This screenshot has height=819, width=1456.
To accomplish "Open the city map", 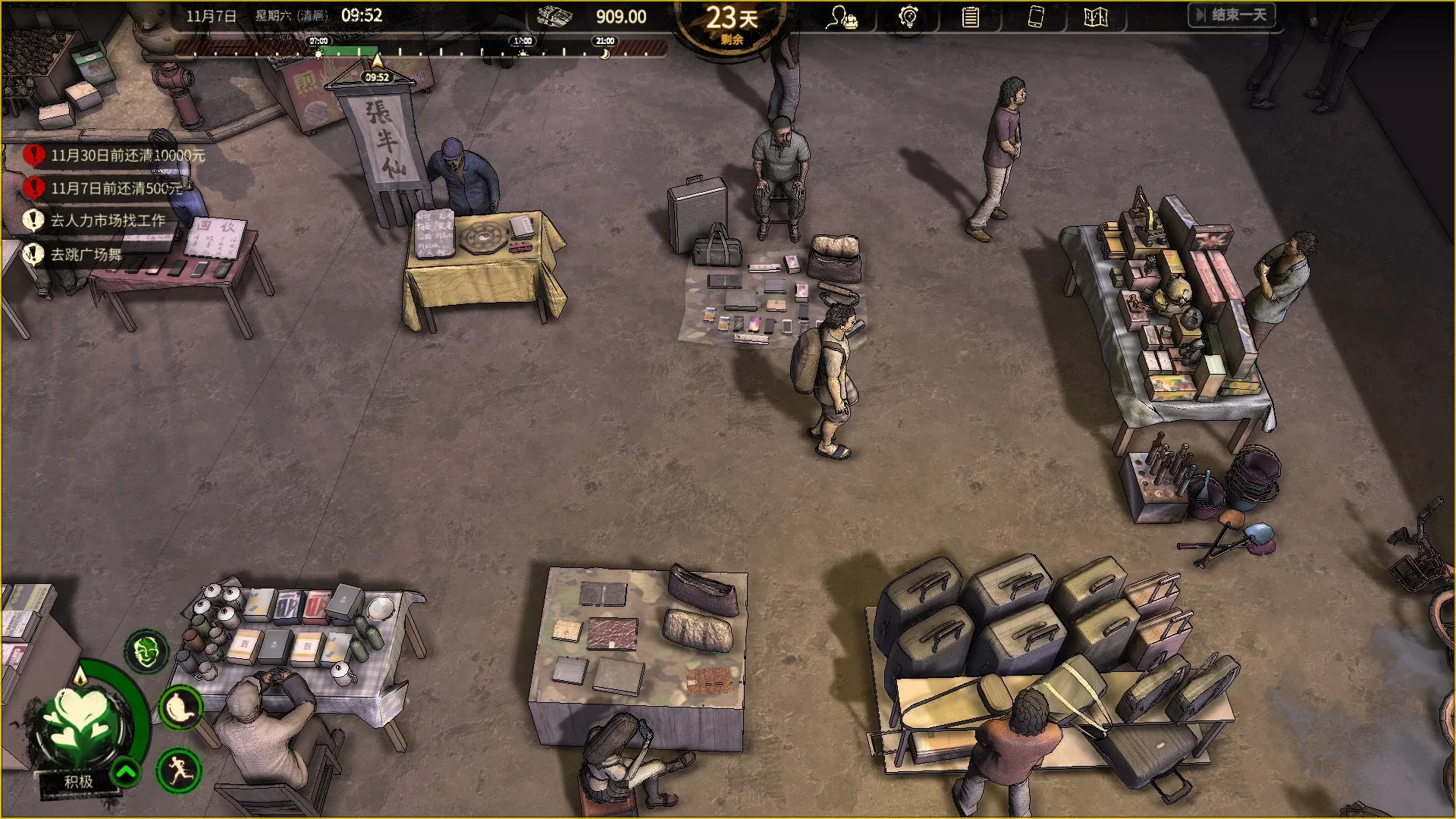I will (1095, 17).
